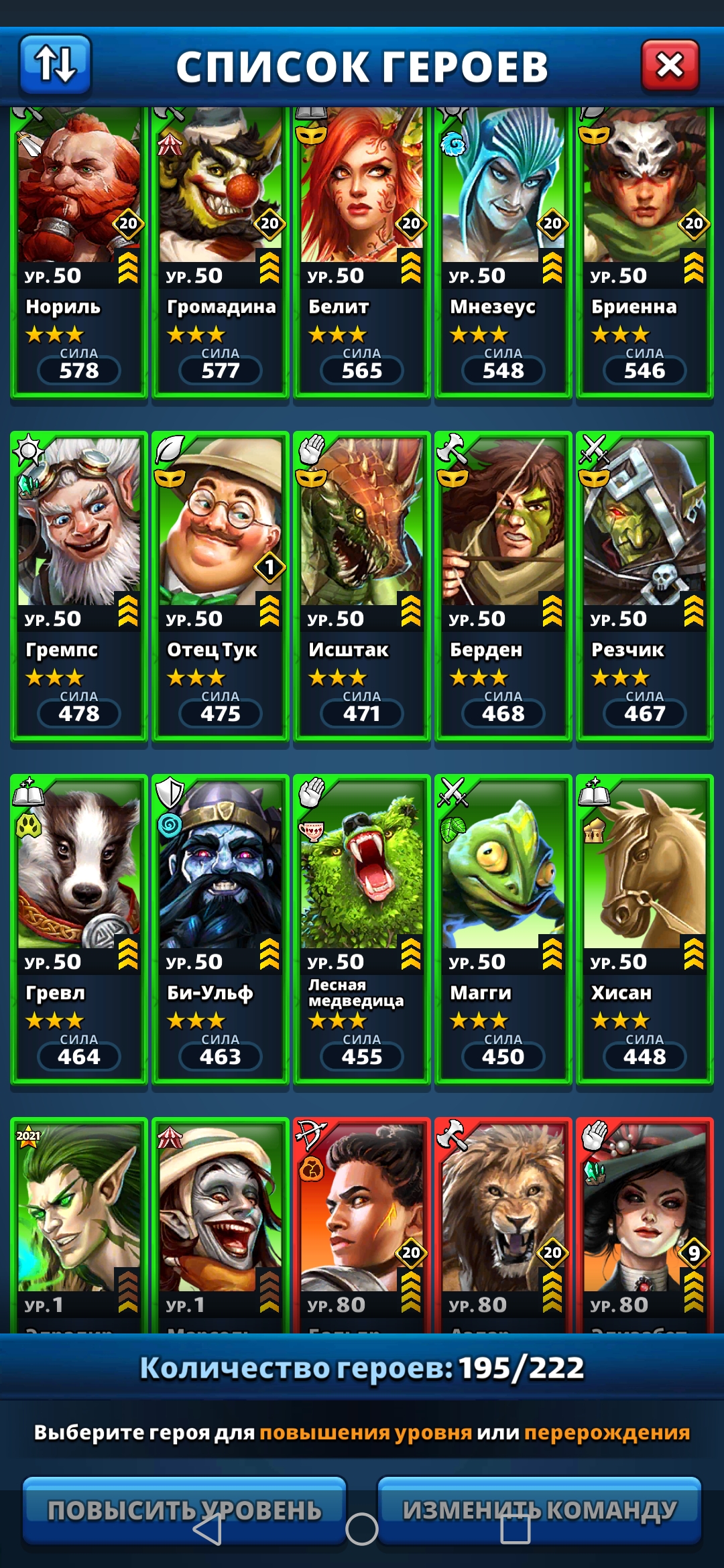
Task: Select the goblin hero Резчик
Action: coord(645,586)
